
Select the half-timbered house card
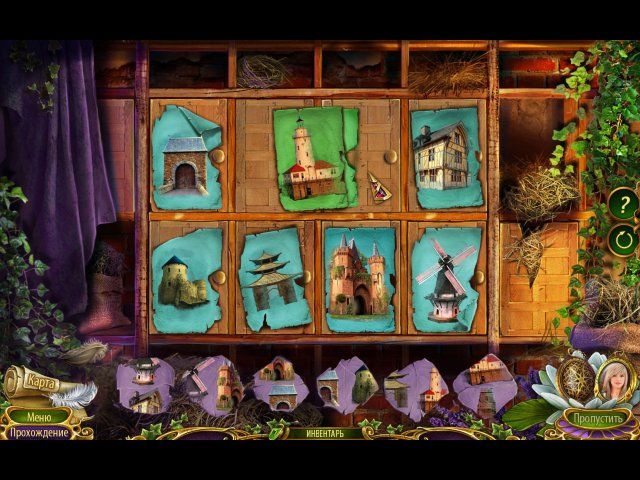point(445,157)
